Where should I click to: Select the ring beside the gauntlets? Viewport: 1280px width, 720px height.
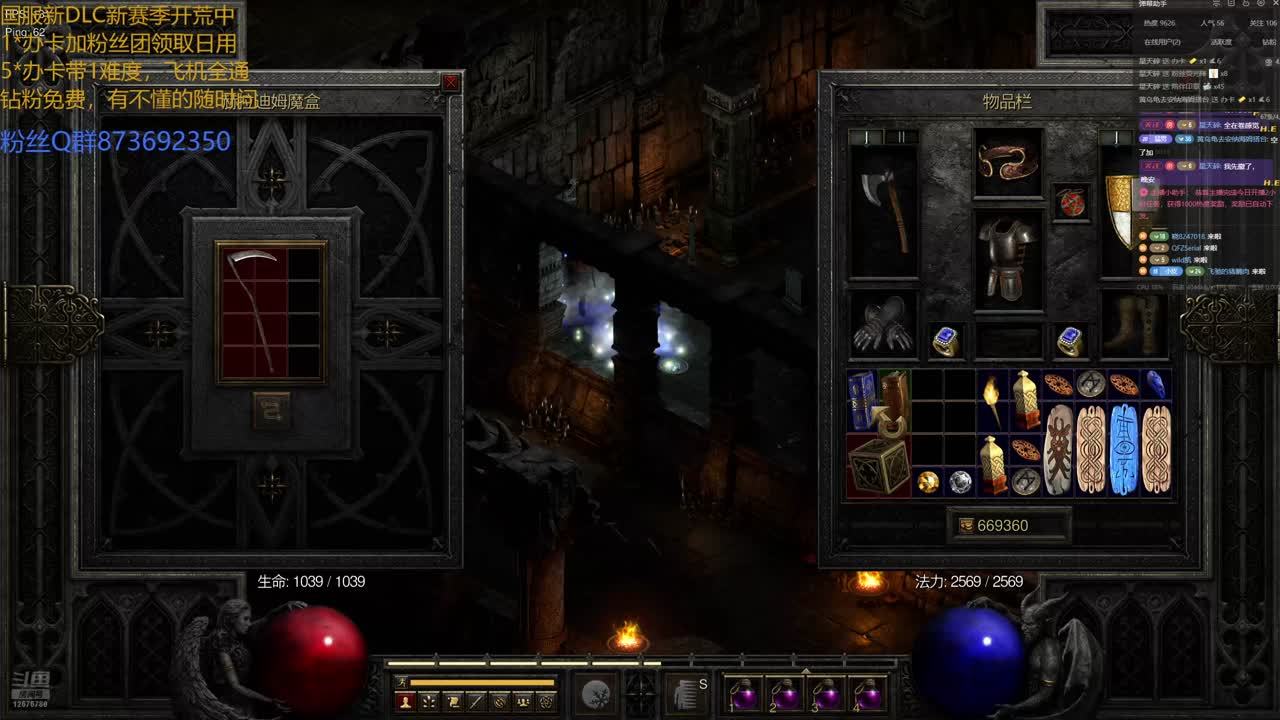[945, 341]
